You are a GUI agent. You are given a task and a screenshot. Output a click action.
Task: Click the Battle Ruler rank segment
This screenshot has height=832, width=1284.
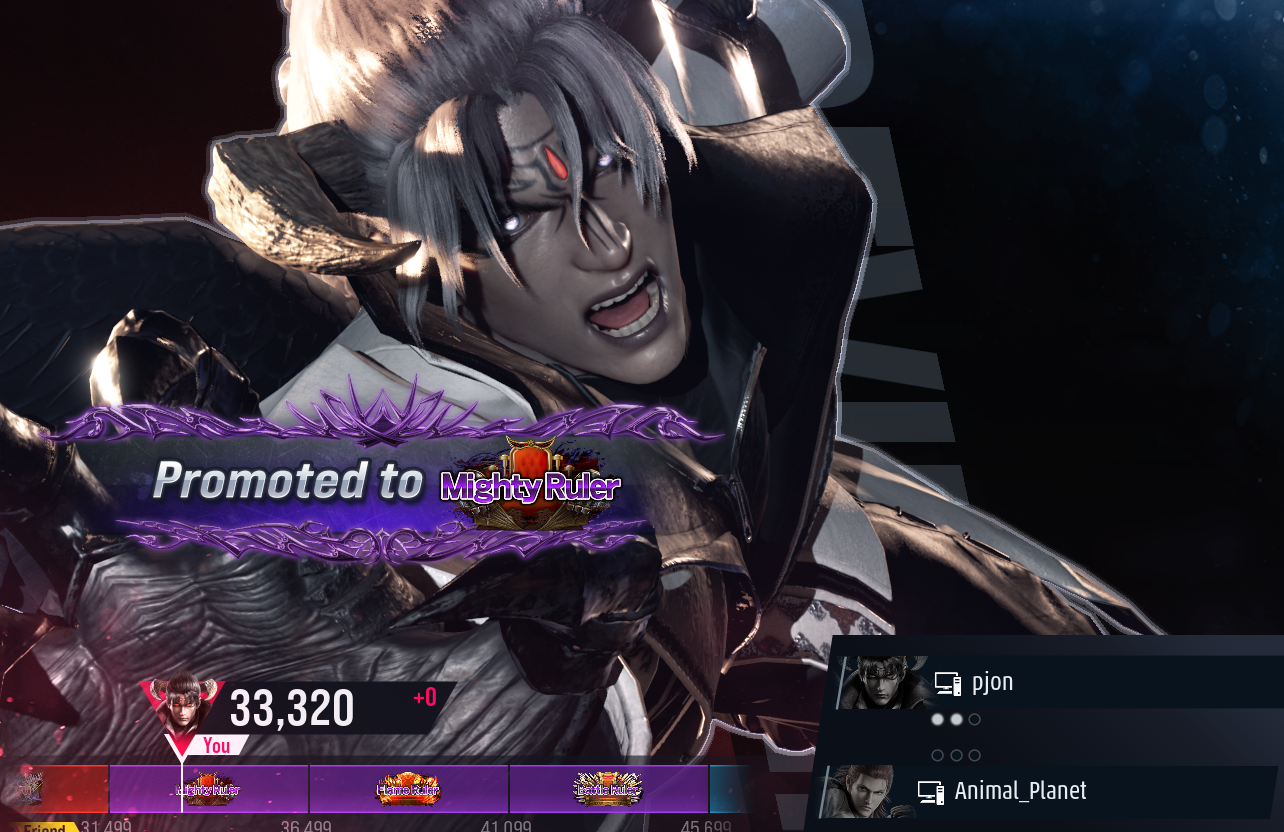tap(608, 790)
